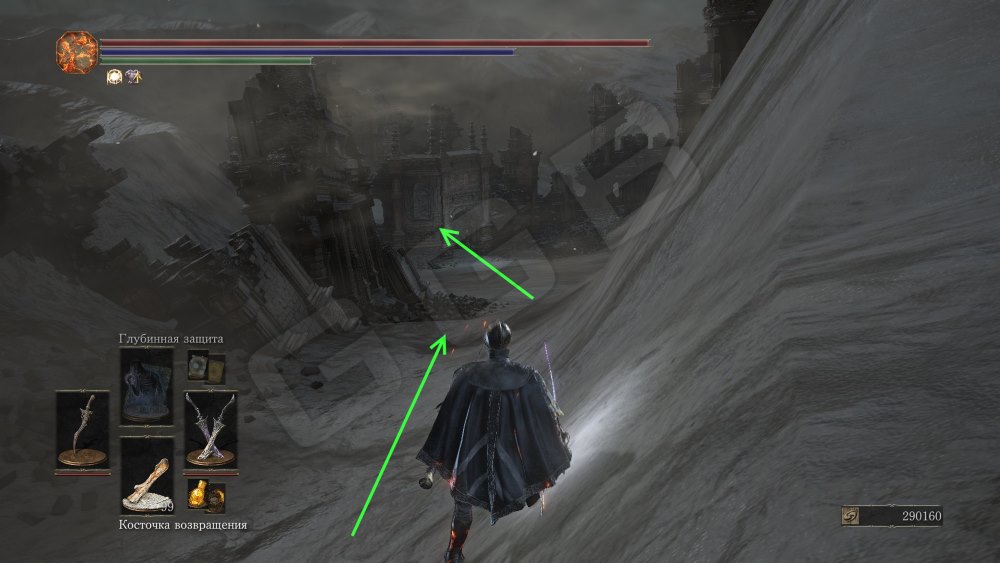Viewport: 1000px width, 563px height.
Task: Click the glowing white ring buff icon
Action: pyautogui.click(x=114, y=76)
